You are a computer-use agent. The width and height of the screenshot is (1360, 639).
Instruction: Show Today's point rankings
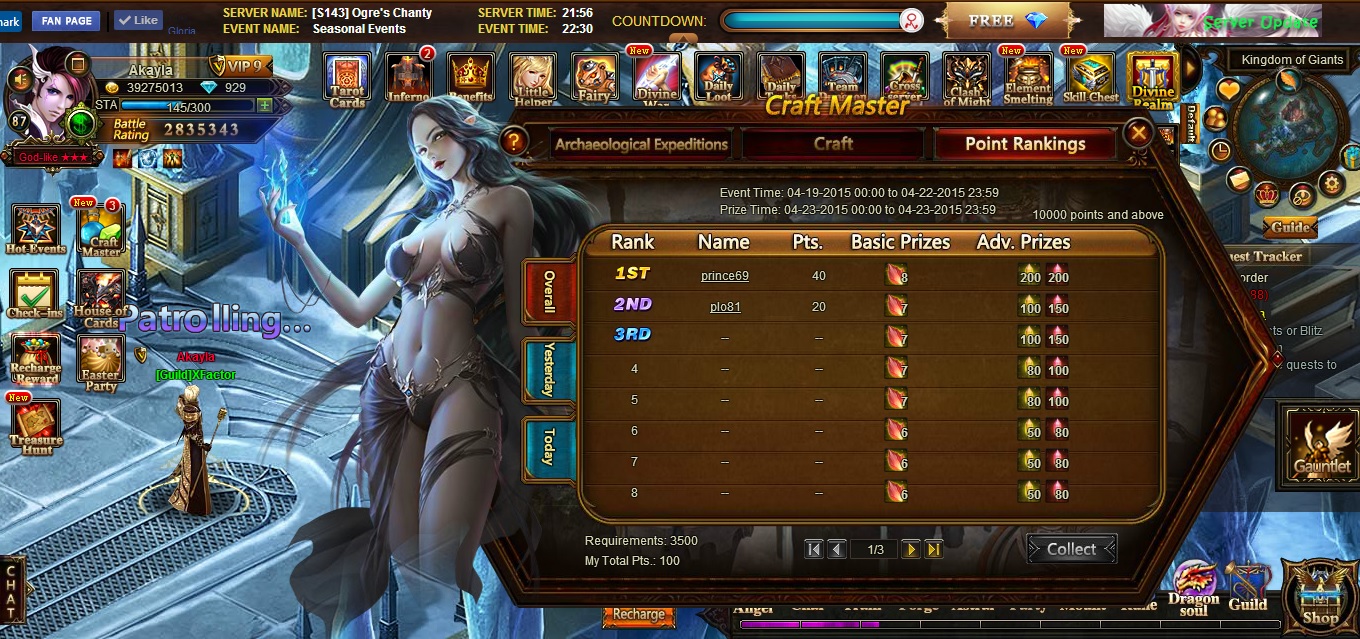coord(548,447)
